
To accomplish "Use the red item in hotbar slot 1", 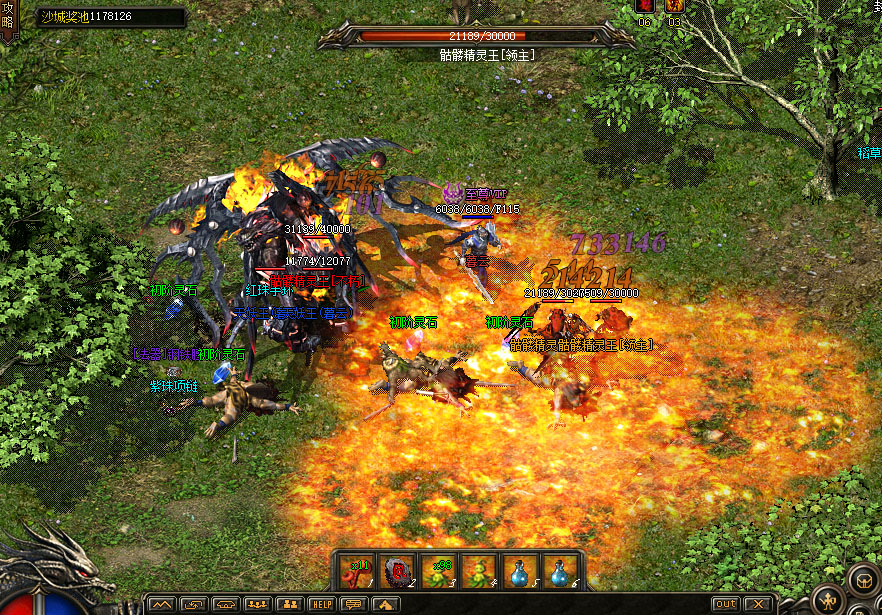I will pos(359,571).
